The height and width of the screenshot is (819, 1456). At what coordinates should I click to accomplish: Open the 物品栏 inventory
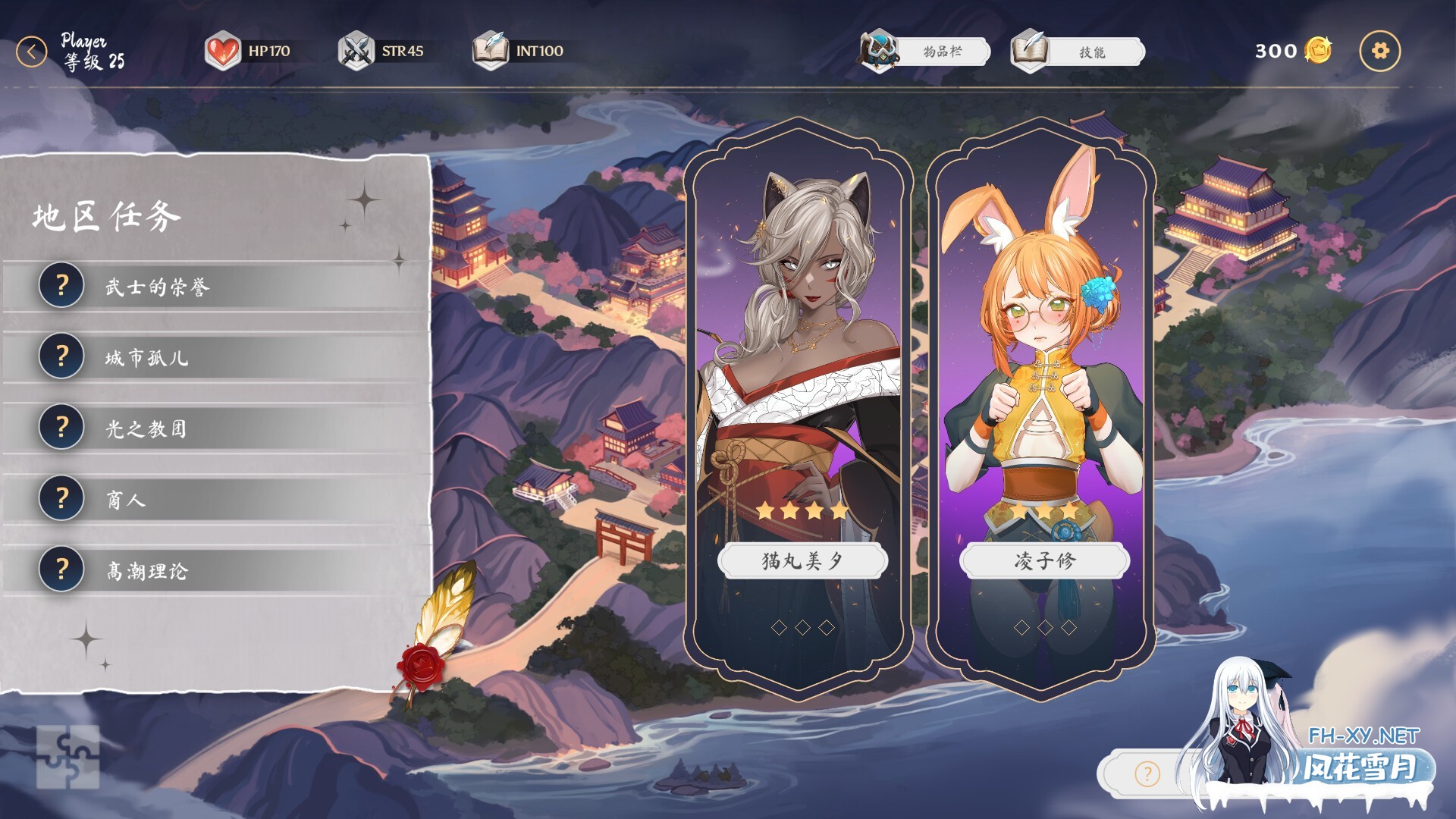(927, 52)
